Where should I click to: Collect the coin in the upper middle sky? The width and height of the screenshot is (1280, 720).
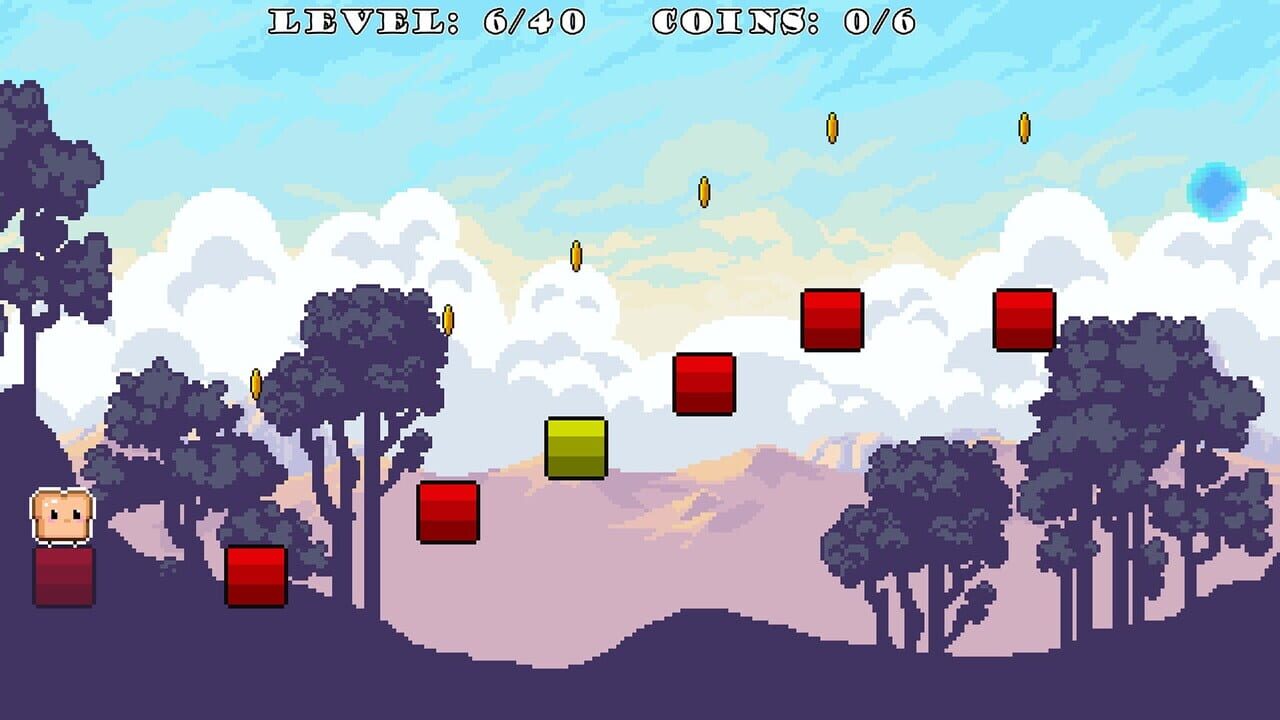(703, 190)
